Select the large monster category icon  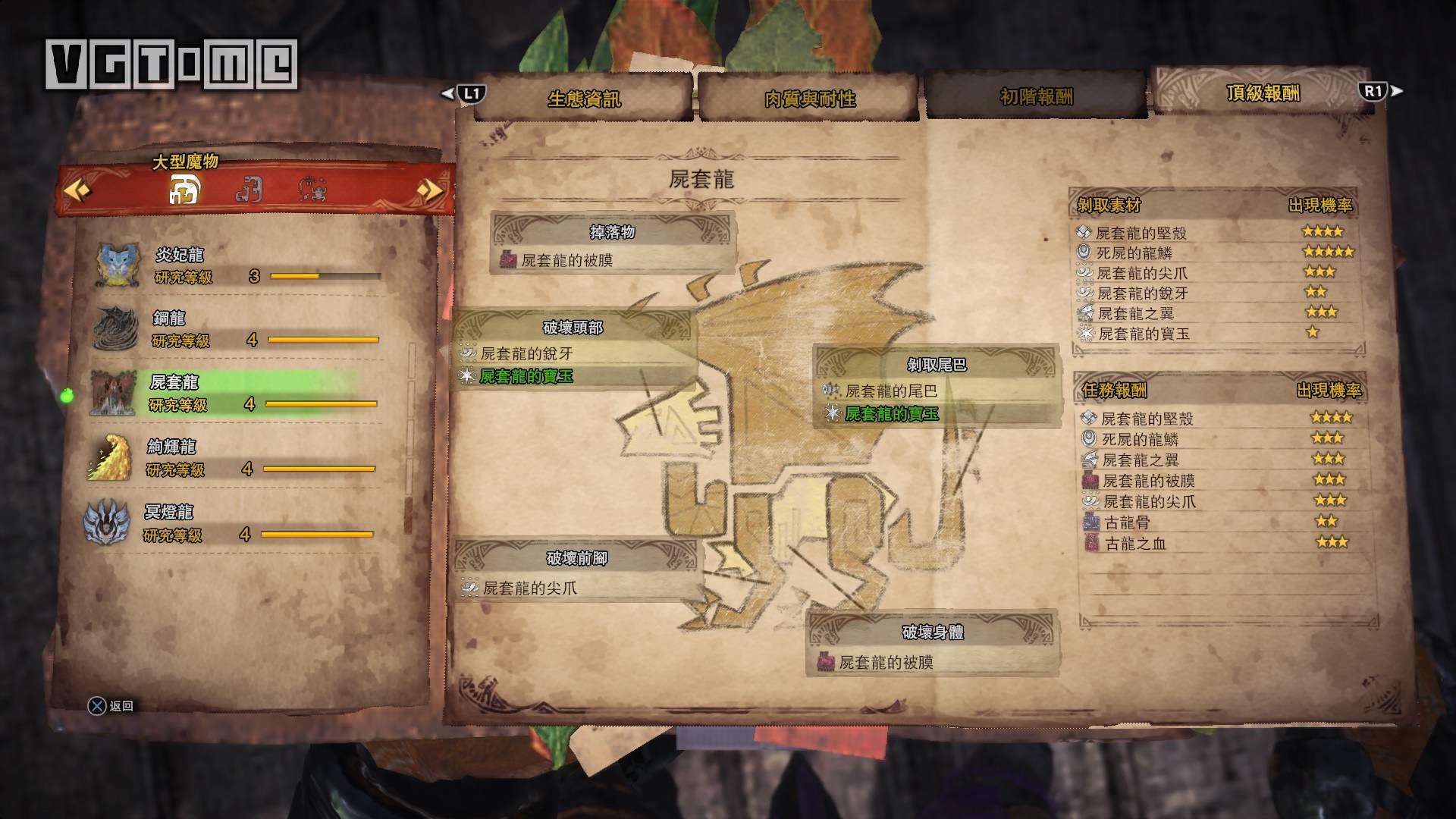tap(184, 189)
